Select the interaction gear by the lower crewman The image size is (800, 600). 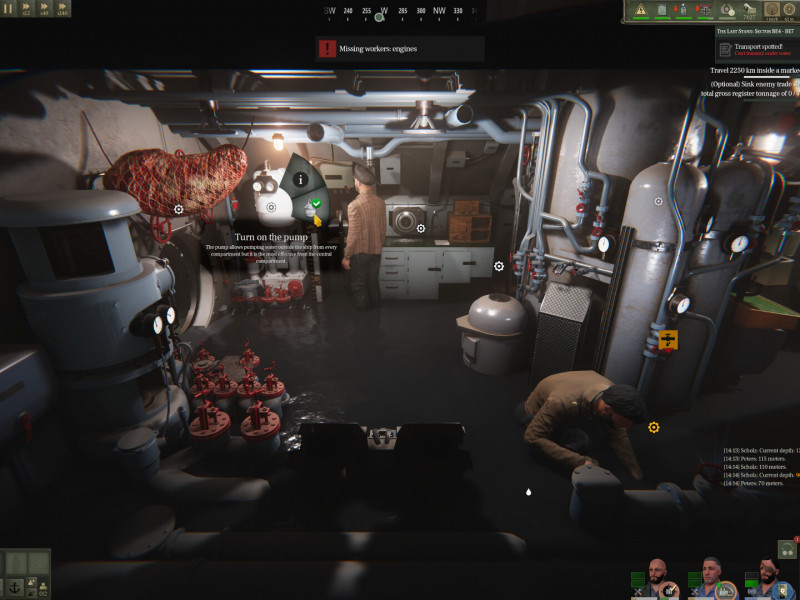click(653, 427)
